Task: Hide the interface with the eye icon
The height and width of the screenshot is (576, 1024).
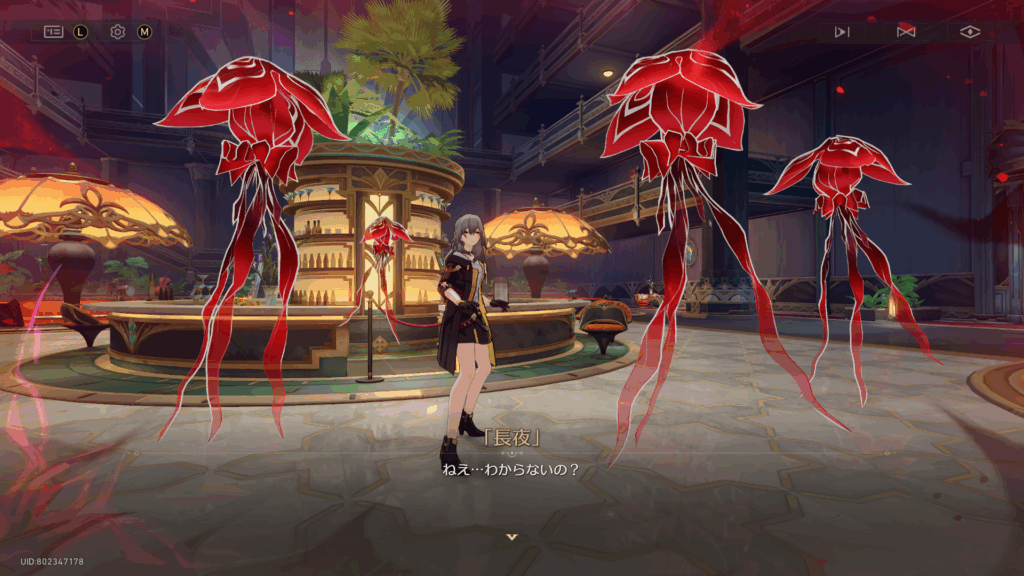Action: coord(970,32)
